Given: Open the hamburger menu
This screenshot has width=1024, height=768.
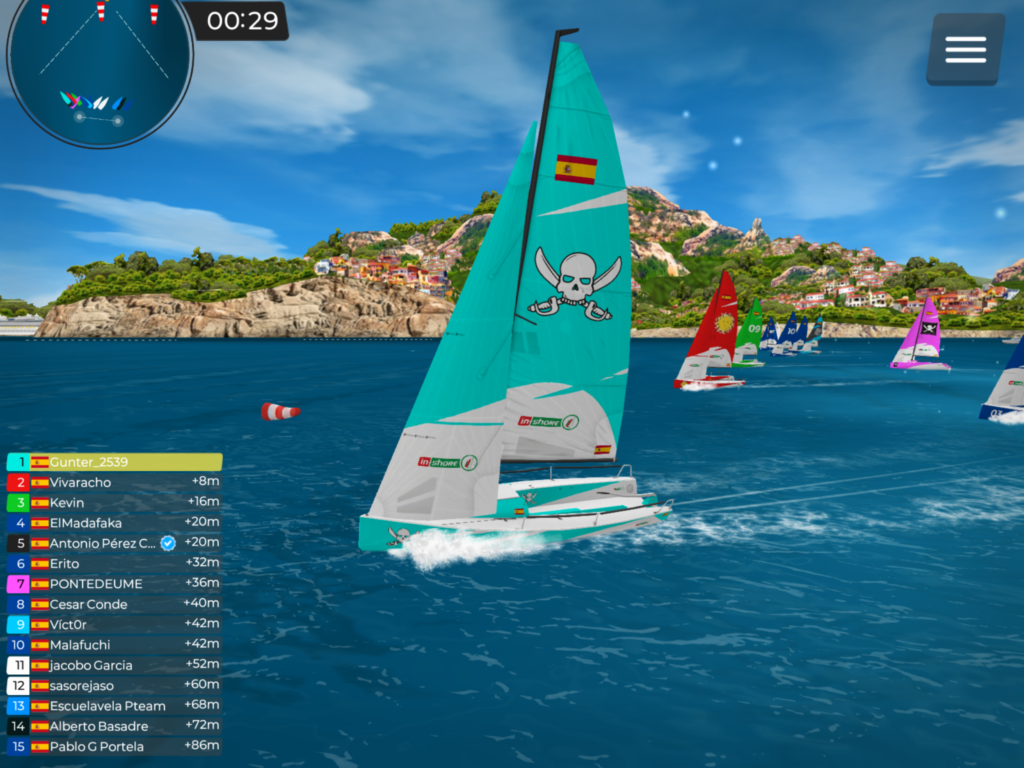Looking at the screenshot, I should 965,49.
